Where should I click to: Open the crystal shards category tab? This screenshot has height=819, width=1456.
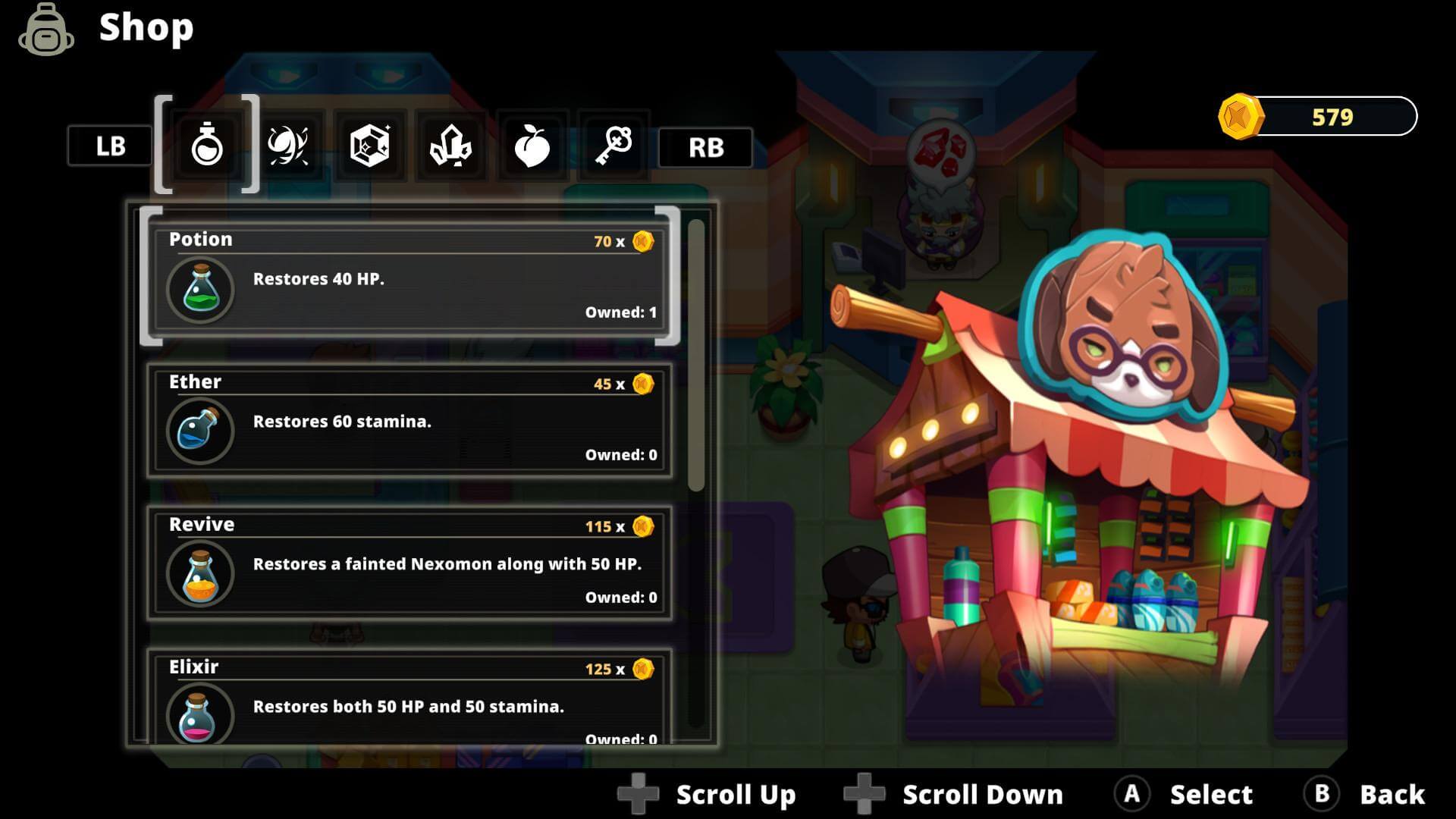click(450, 145)
